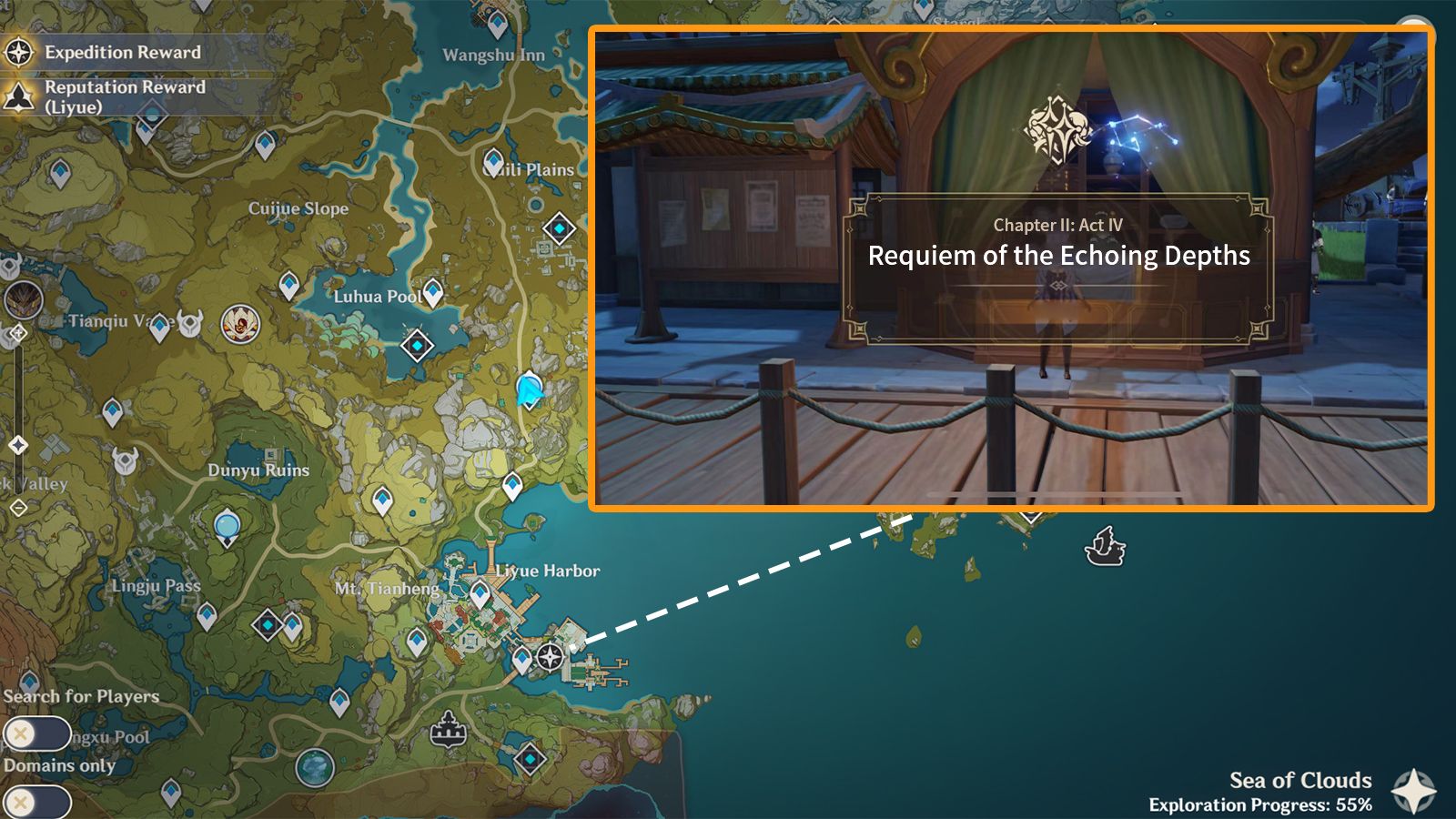Click the dark archway icon south of Liyue Harbor
1456x819 pixels.
448,730
